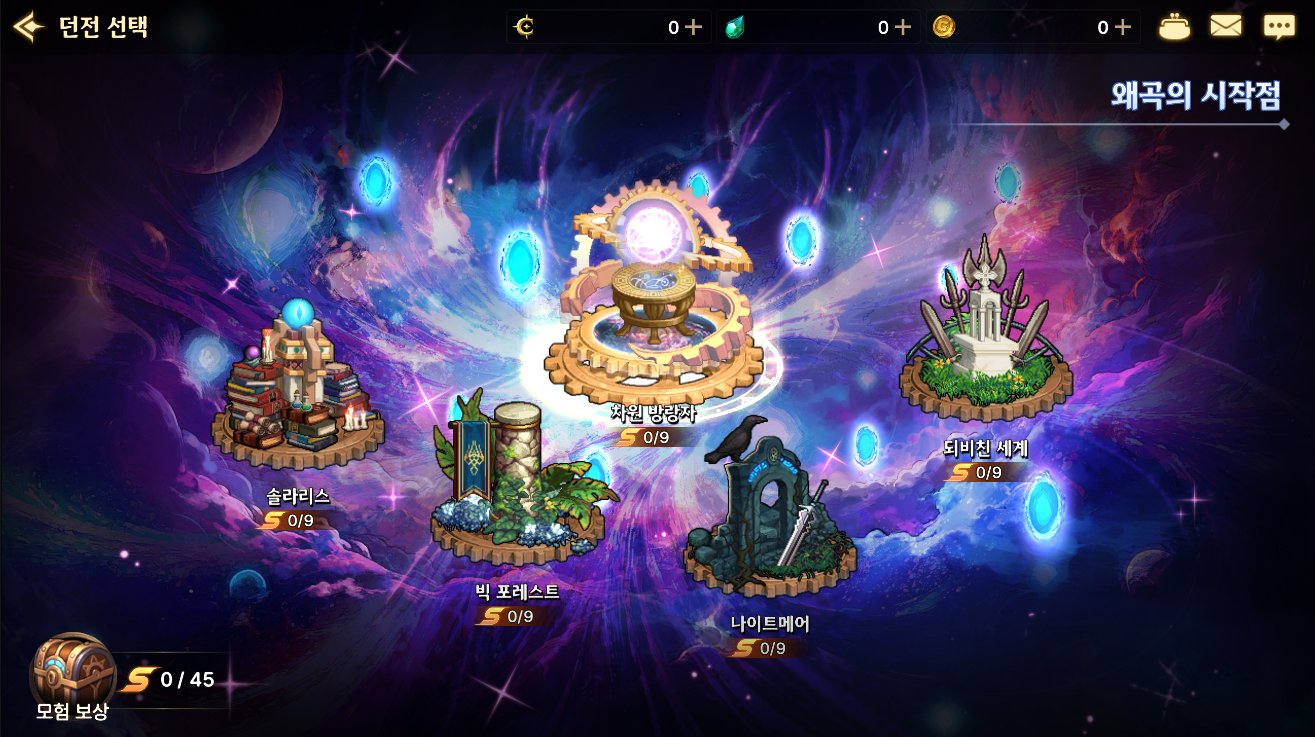Go back using the arrow beside 던전 선택

coord(28,27)
